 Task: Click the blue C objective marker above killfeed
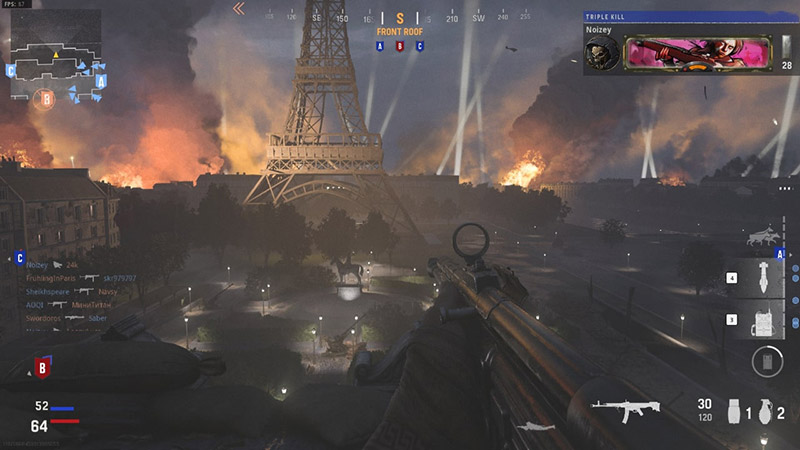point(20,258)
